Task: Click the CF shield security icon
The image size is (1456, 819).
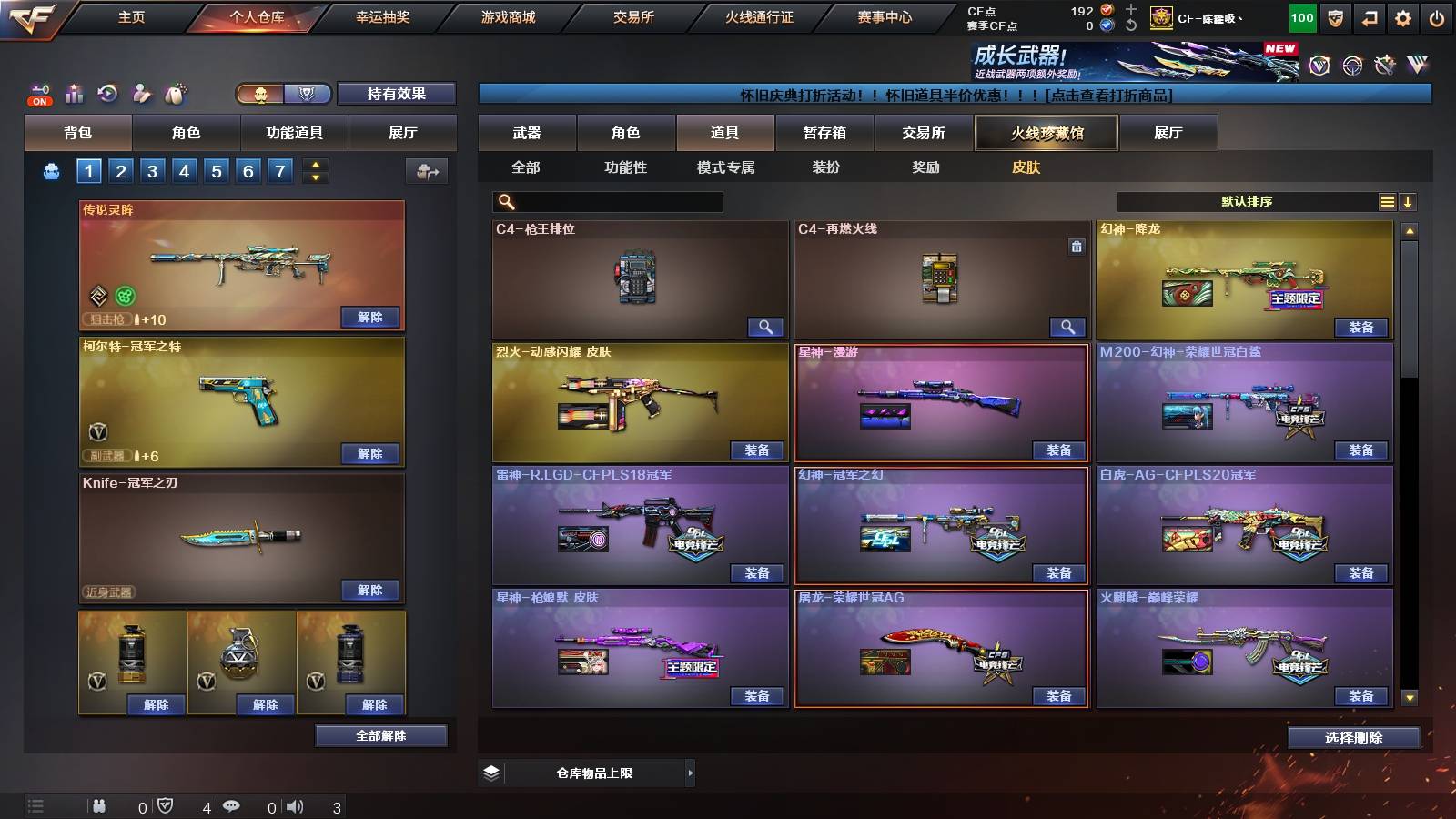Action: point(1337,16)
